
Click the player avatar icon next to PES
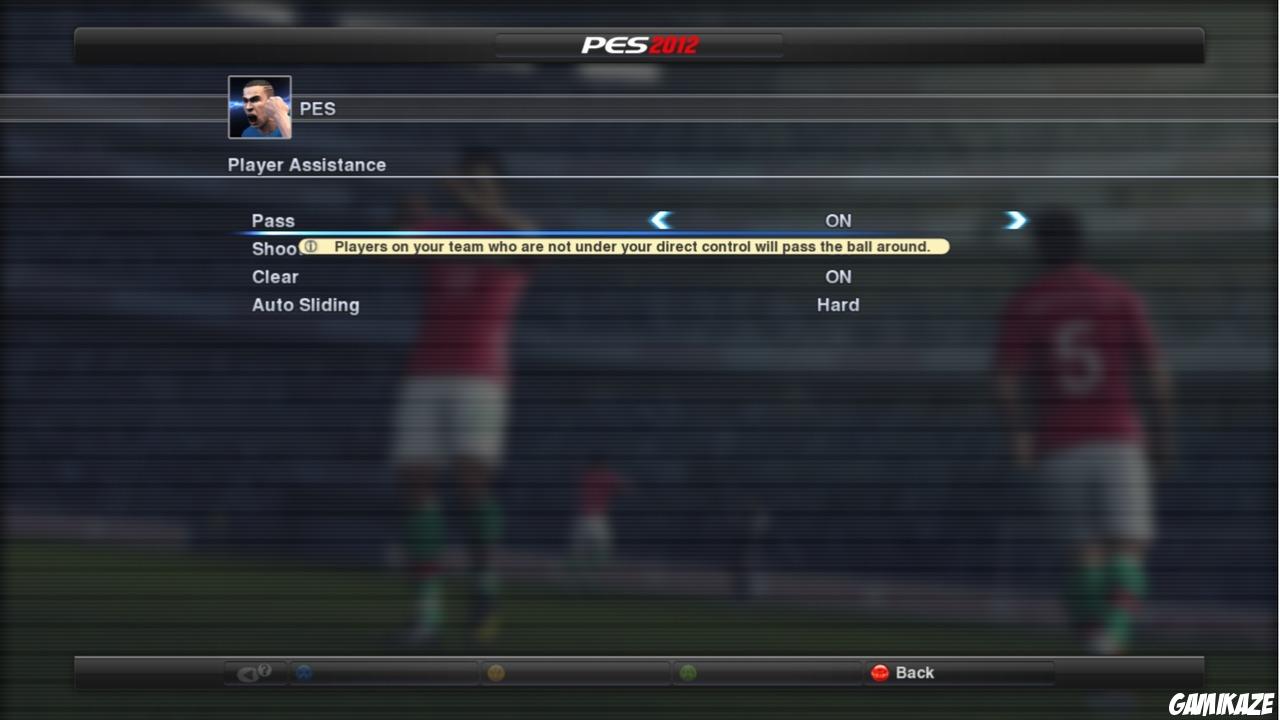[x=259, y=106]
